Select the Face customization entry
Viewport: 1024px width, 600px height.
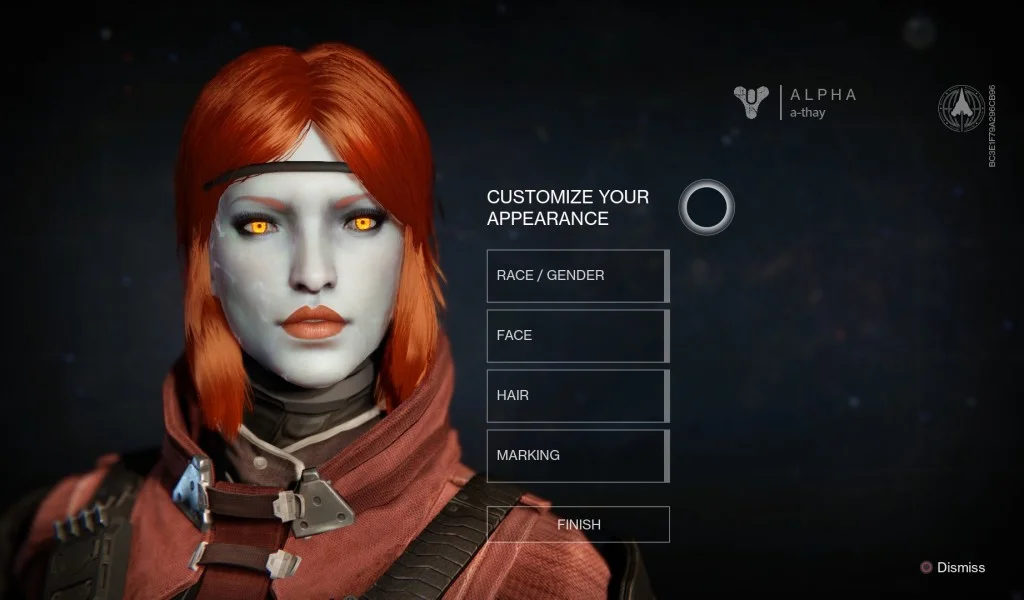(x=577, y=335)
